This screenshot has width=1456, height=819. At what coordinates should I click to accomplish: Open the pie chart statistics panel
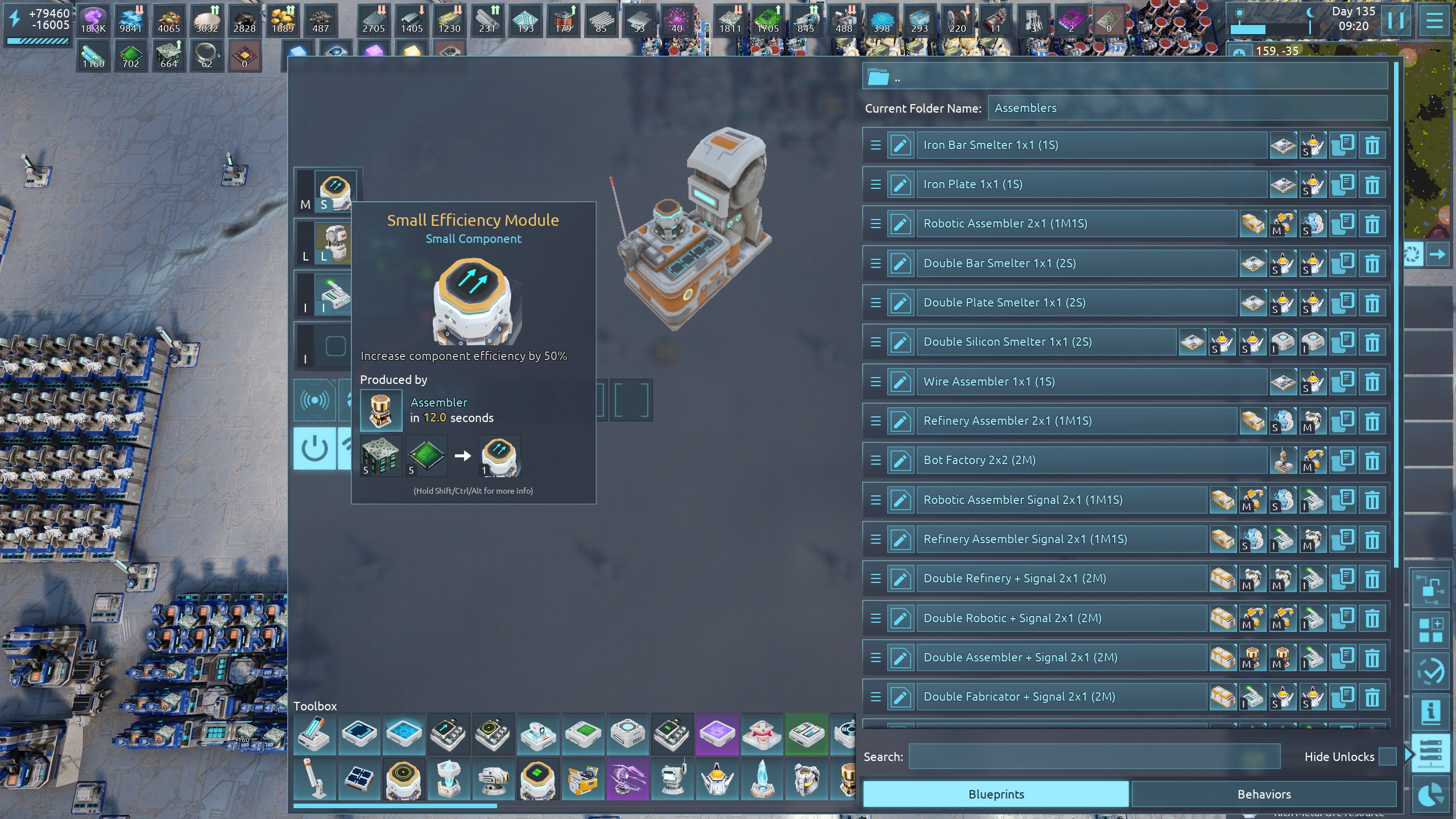coord(1431,795)
